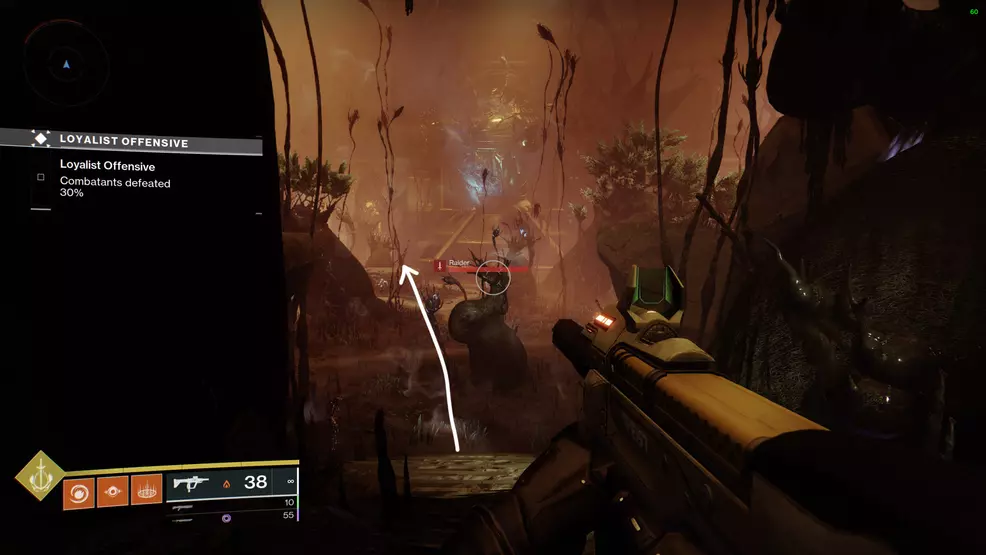Switch to the second weapon with 10 ammo
The width and height of the screenshot is (986, 555).
[235, 503]
